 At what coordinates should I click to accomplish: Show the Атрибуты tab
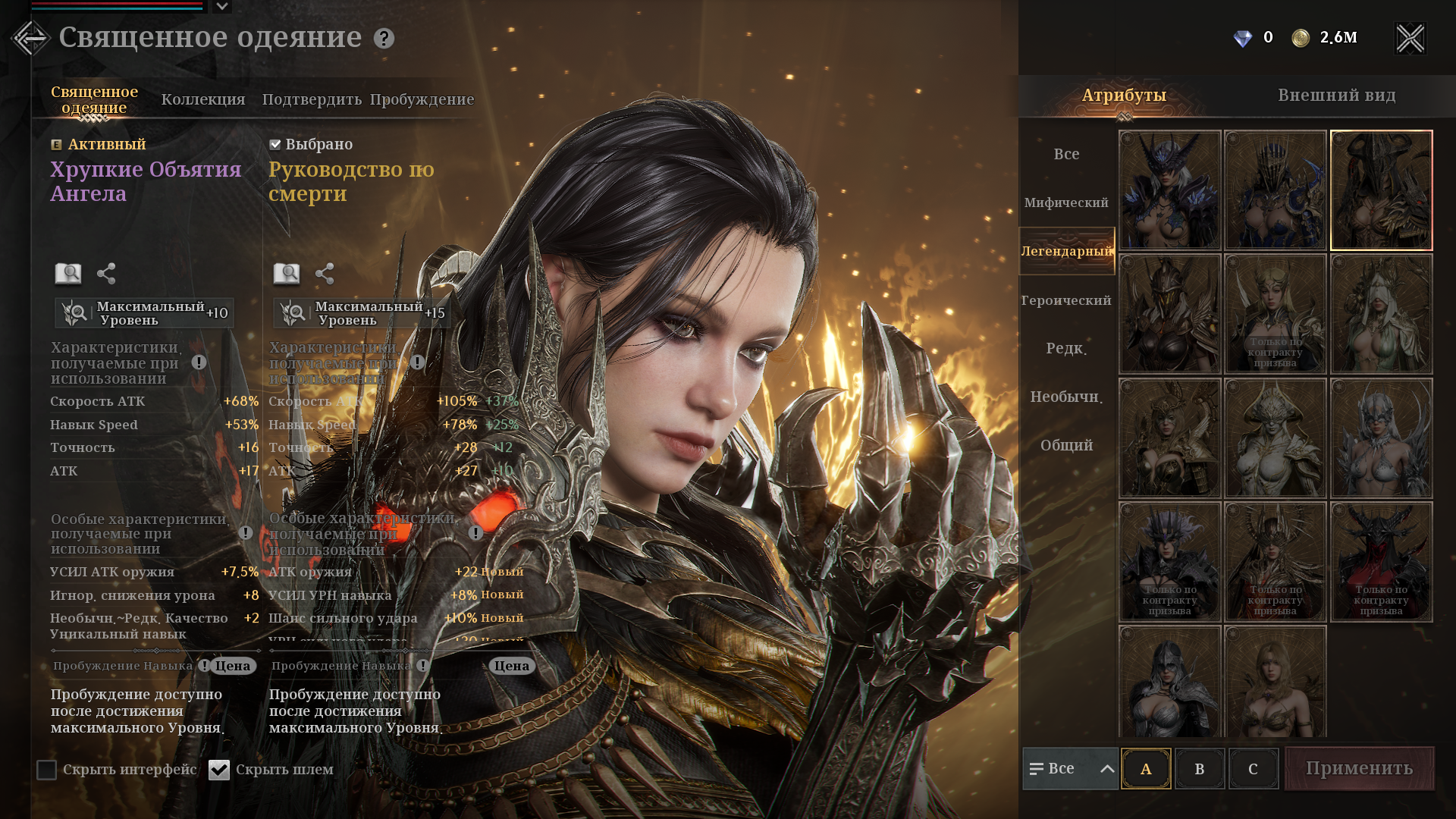click(1124, 96)
